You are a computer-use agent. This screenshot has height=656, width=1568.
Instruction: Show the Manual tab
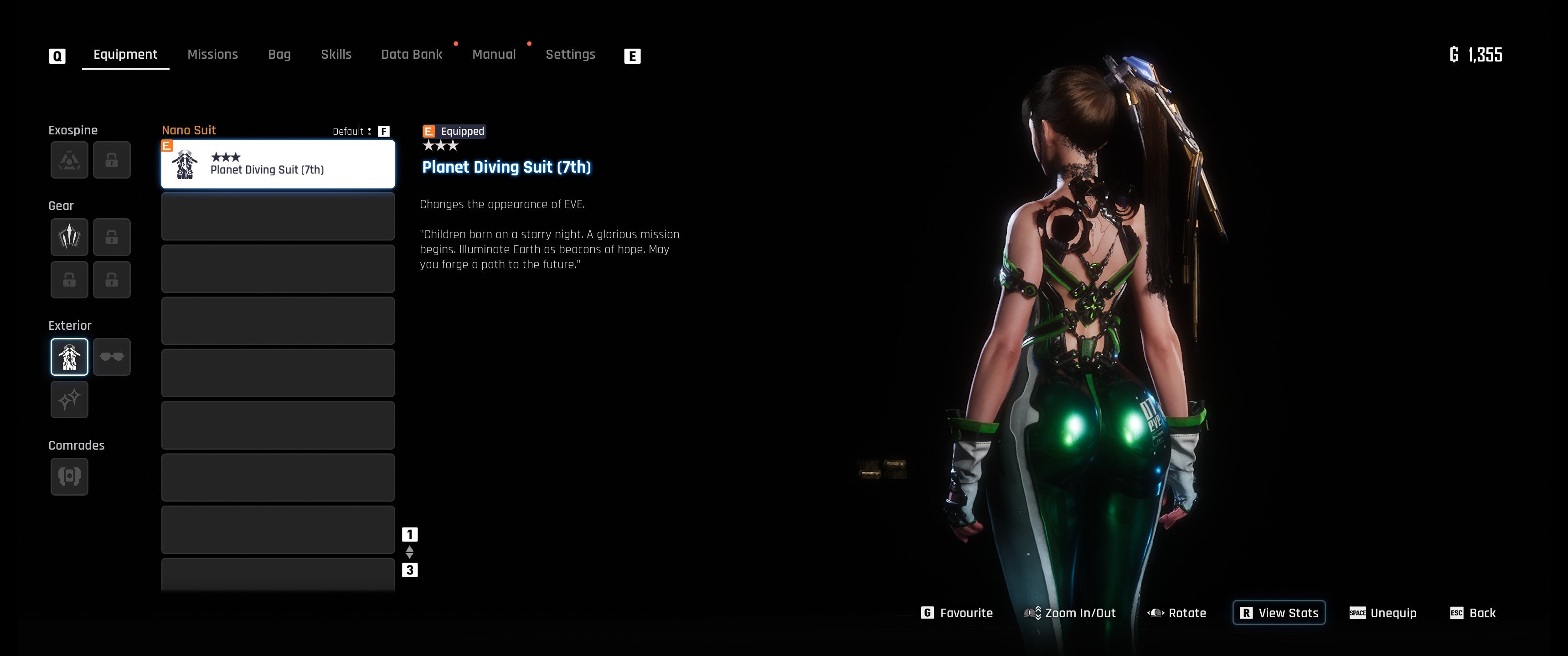point(494,55)
